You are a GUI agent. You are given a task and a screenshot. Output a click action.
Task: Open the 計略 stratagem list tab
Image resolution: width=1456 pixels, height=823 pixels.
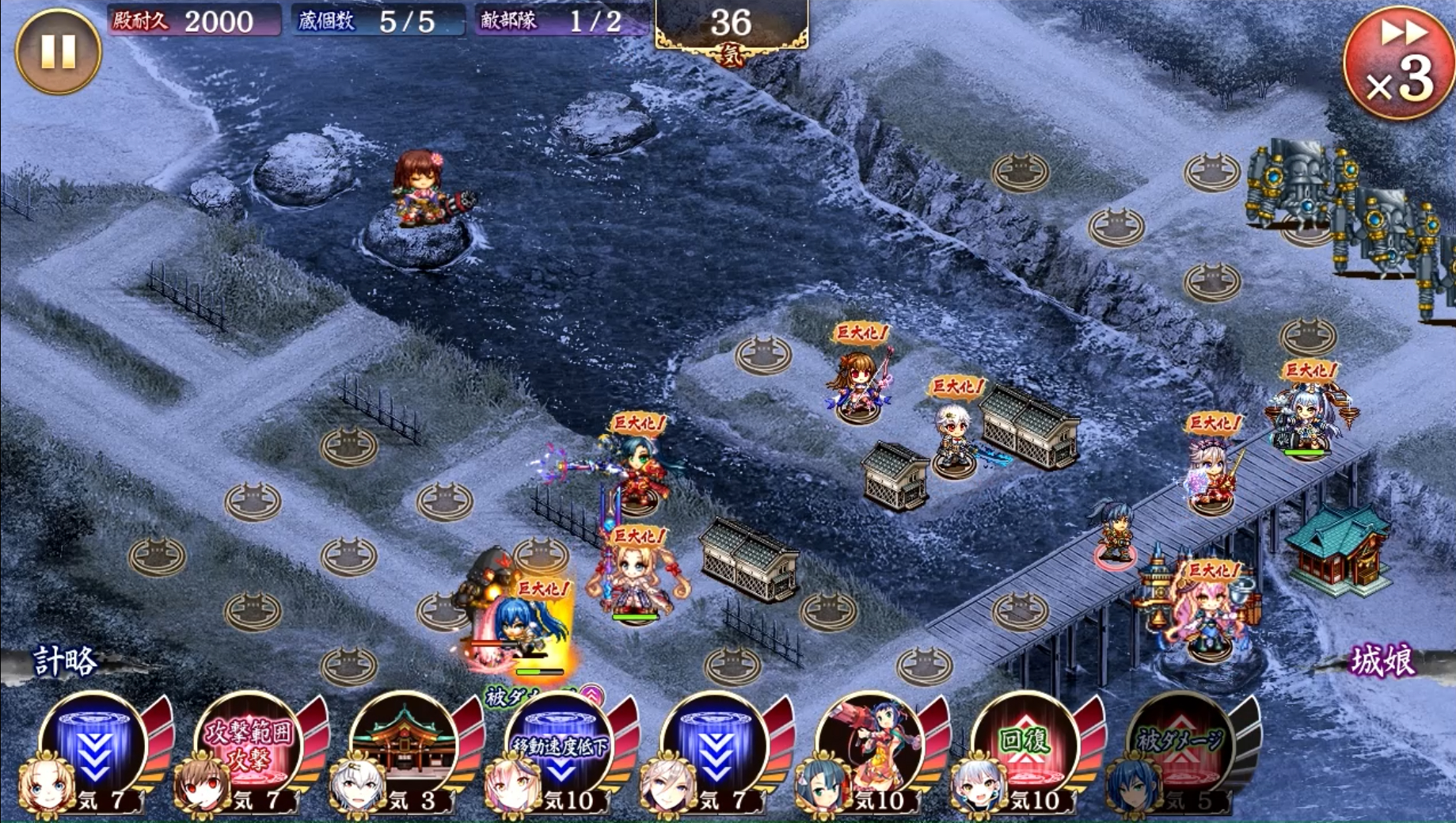[65, 661]
